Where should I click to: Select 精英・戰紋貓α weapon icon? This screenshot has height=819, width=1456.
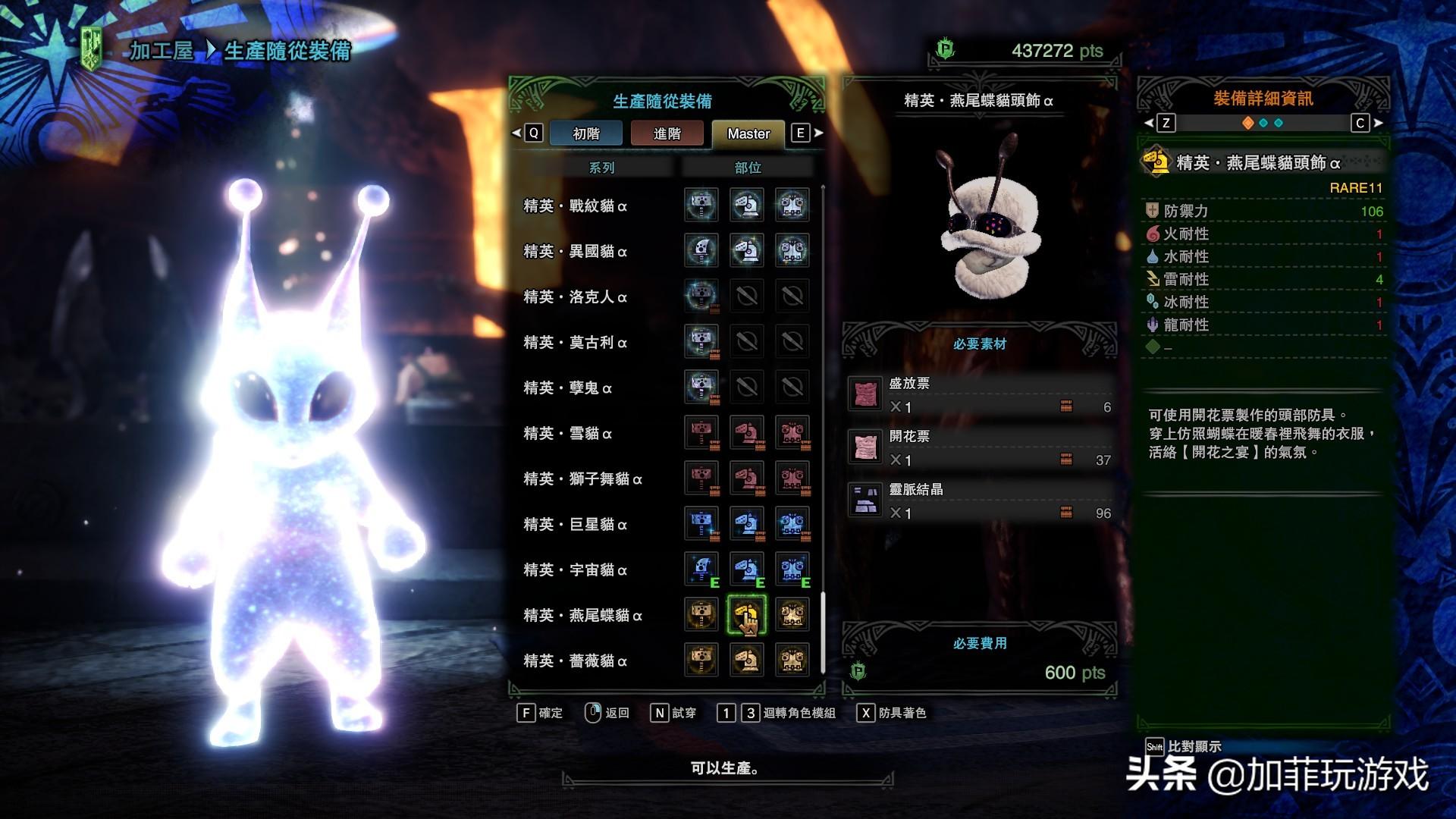pos(701,205)
